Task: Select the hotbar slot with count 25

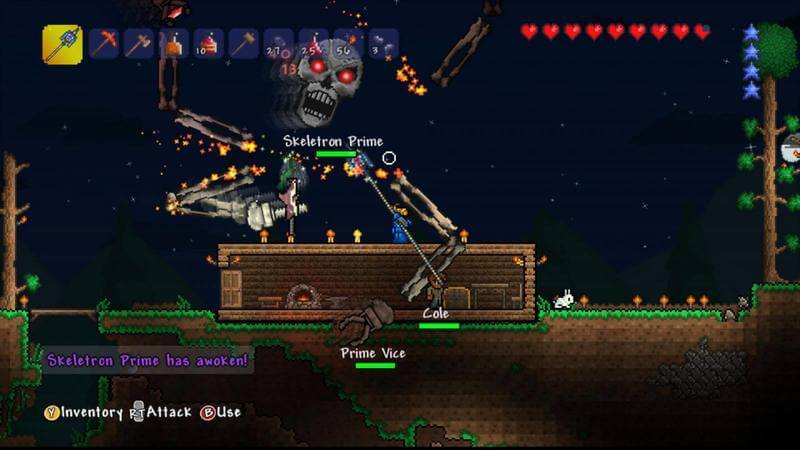Action: tap(314, 44)
